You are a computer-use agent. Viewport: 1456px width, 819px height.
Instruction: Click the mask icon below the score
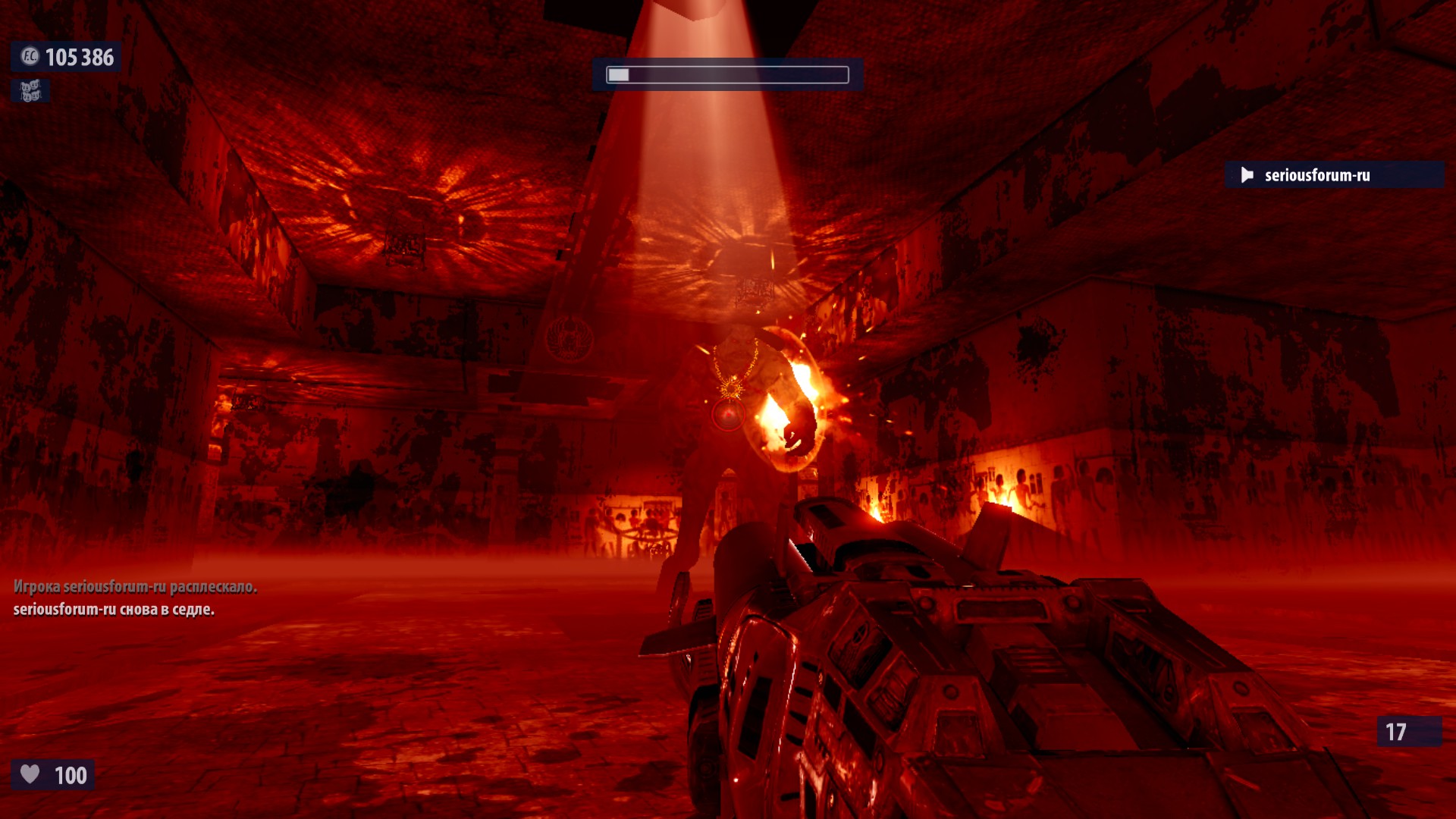click(x=30, y=91)
